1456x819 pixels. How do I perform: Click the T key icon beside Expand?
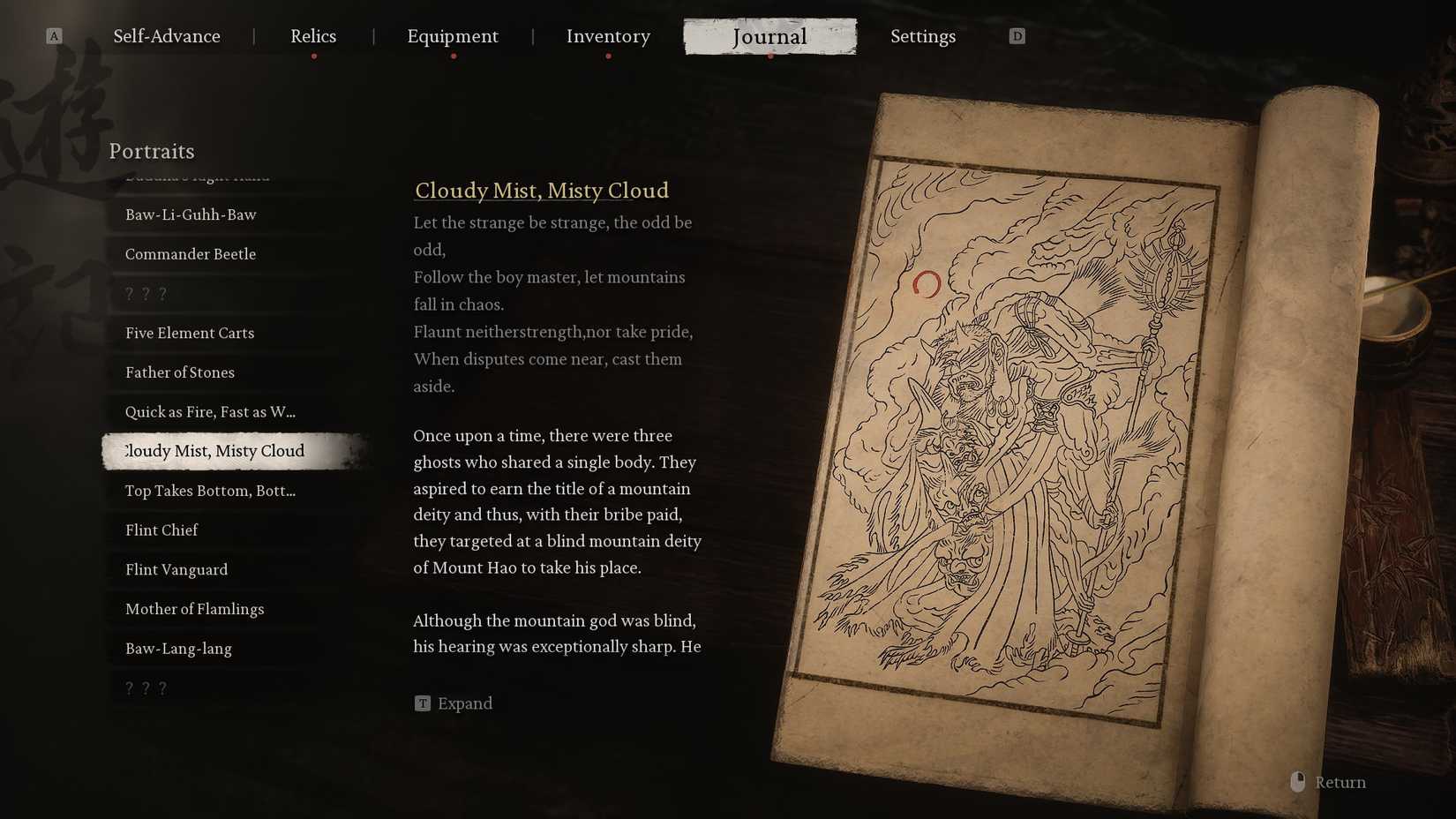423,703
